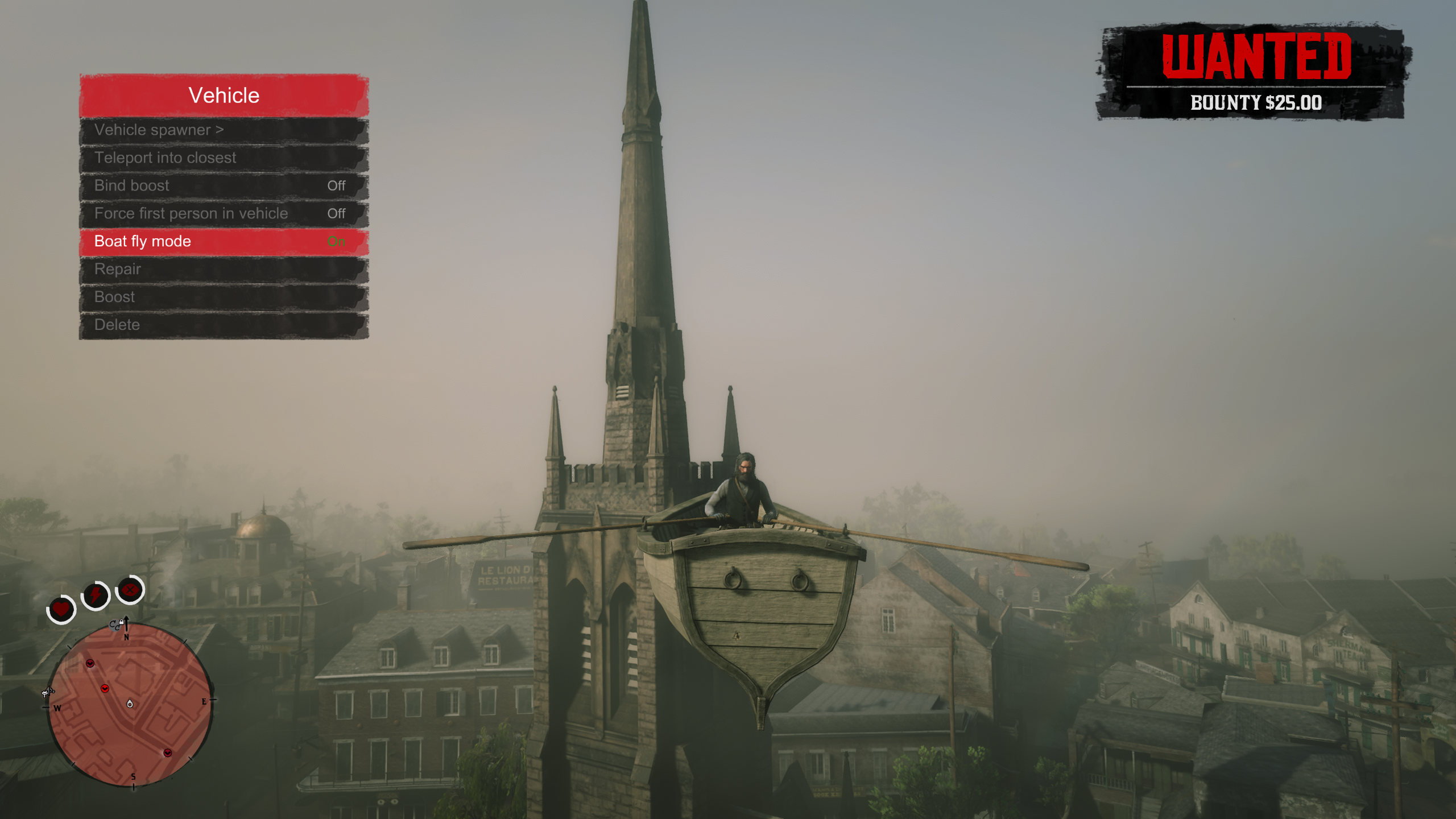Choose the Repair option
Viewport: 1456px width, 819px height.
coord(224,270)
